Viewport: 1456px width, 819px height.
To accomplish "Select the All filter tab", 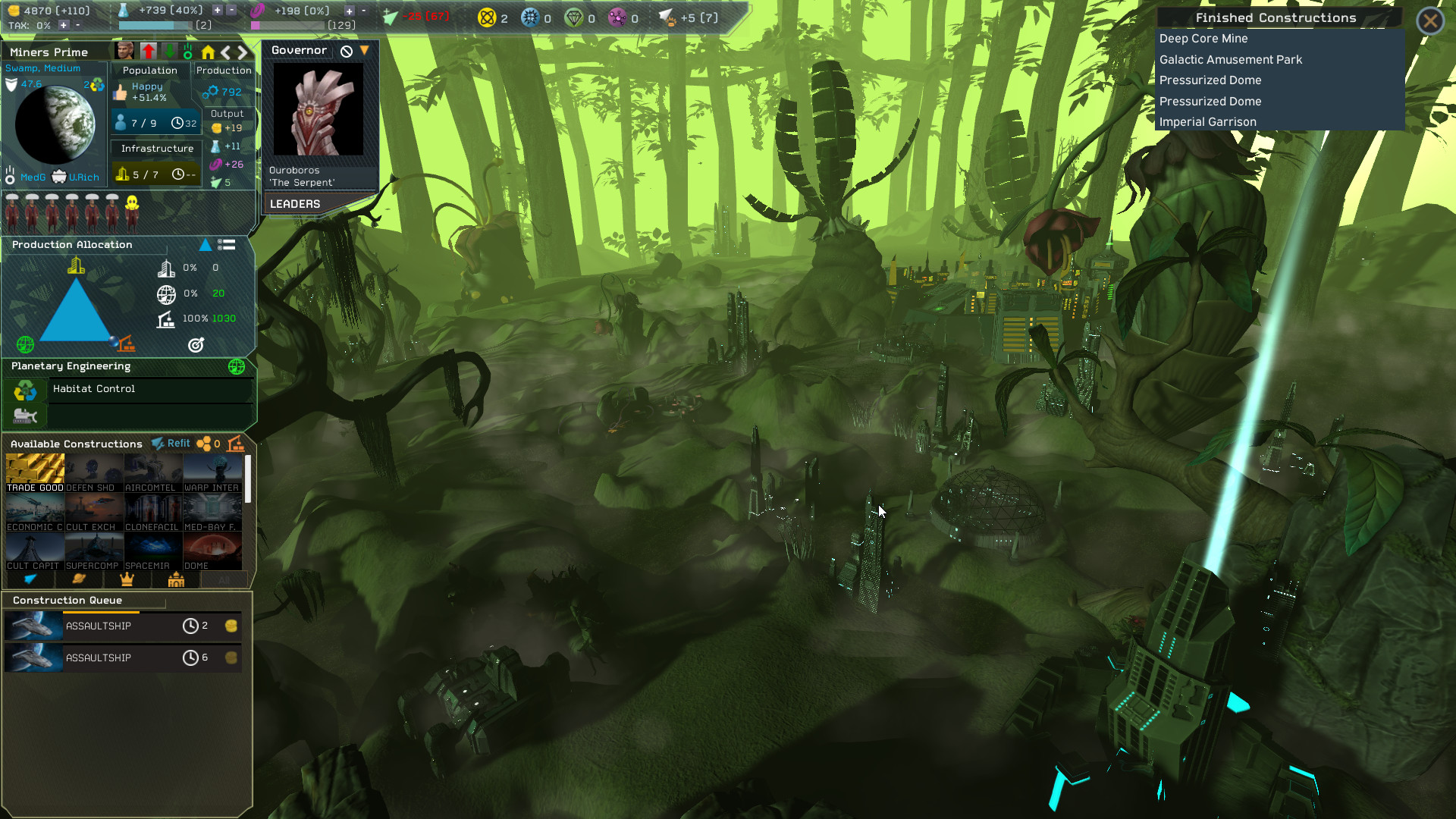I will [224, 579].
